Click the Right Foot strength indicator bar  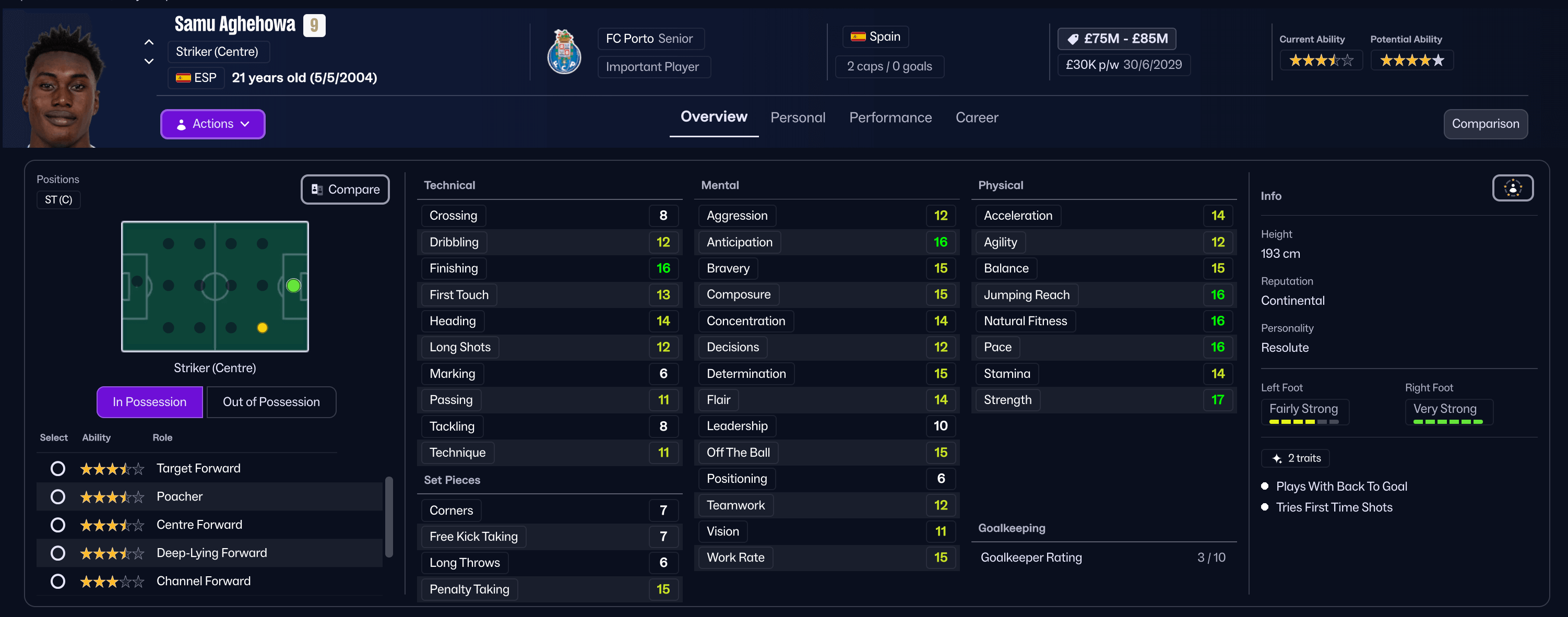(x=1447, y=421)
